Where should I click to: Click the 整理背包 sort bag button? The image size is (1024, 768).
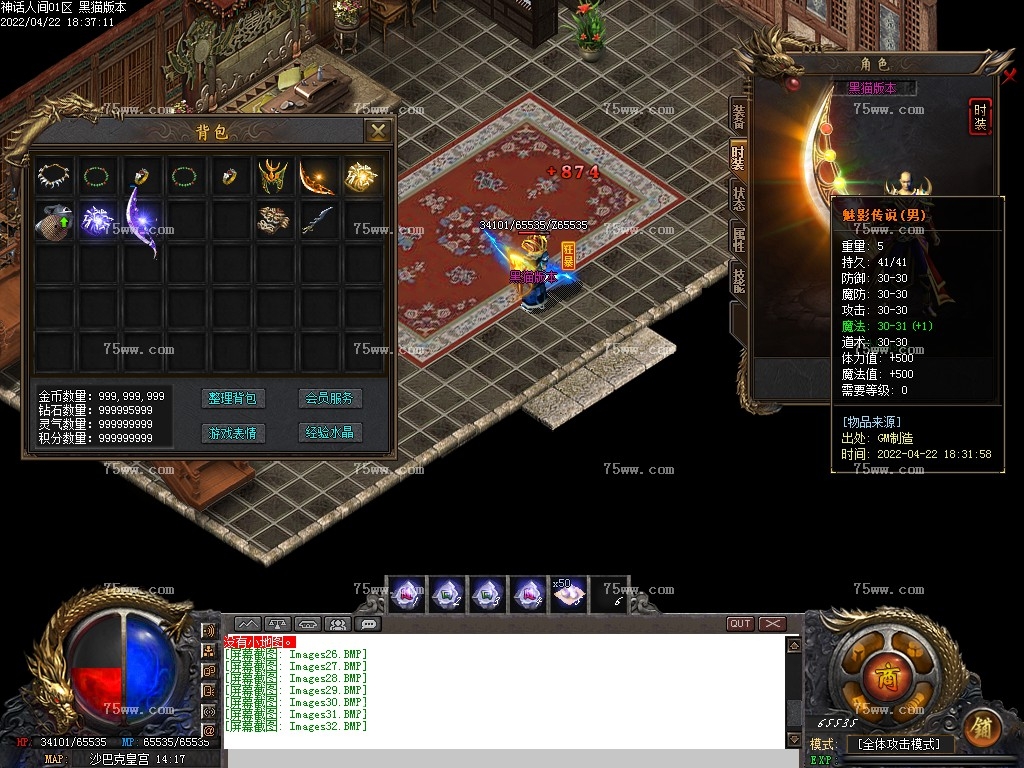[232, 398]
